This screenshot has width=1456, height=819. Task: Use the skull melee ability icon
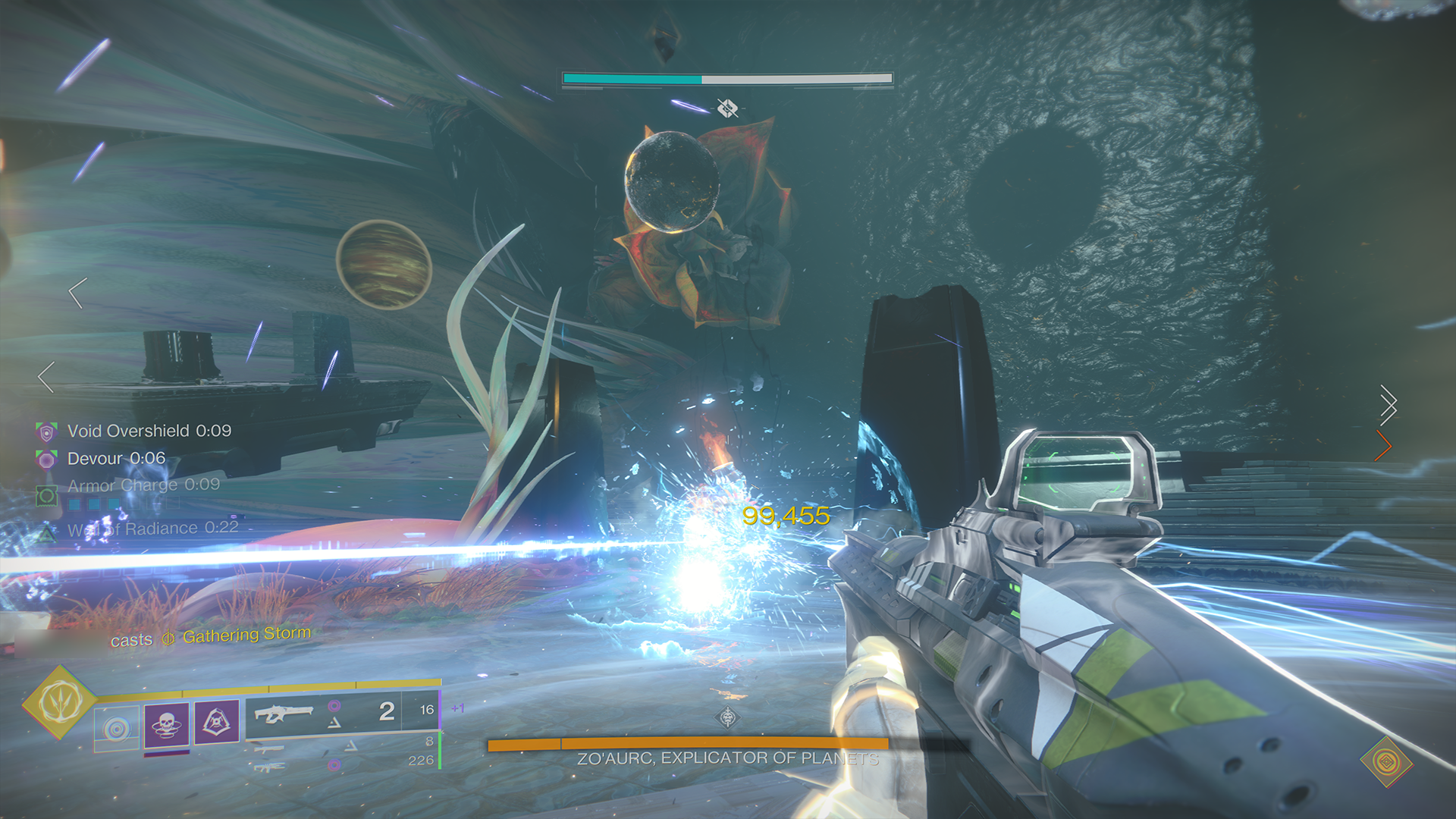click(x=167, y=724)
